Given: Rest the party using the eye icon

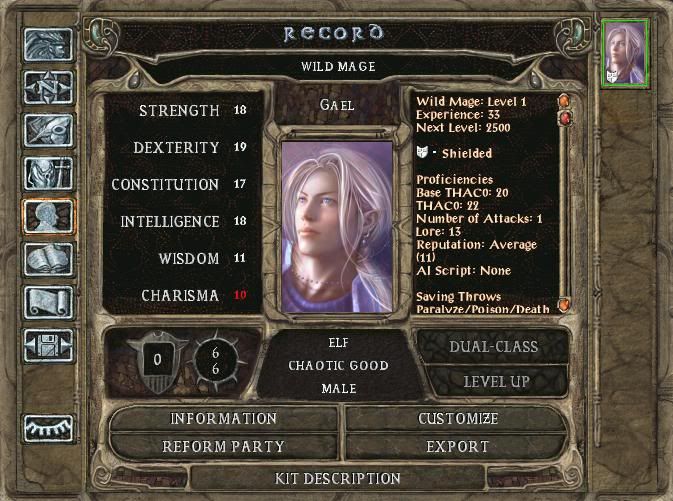Looking at the screenshot, I should pyautogui.click(x=48, y=427).
